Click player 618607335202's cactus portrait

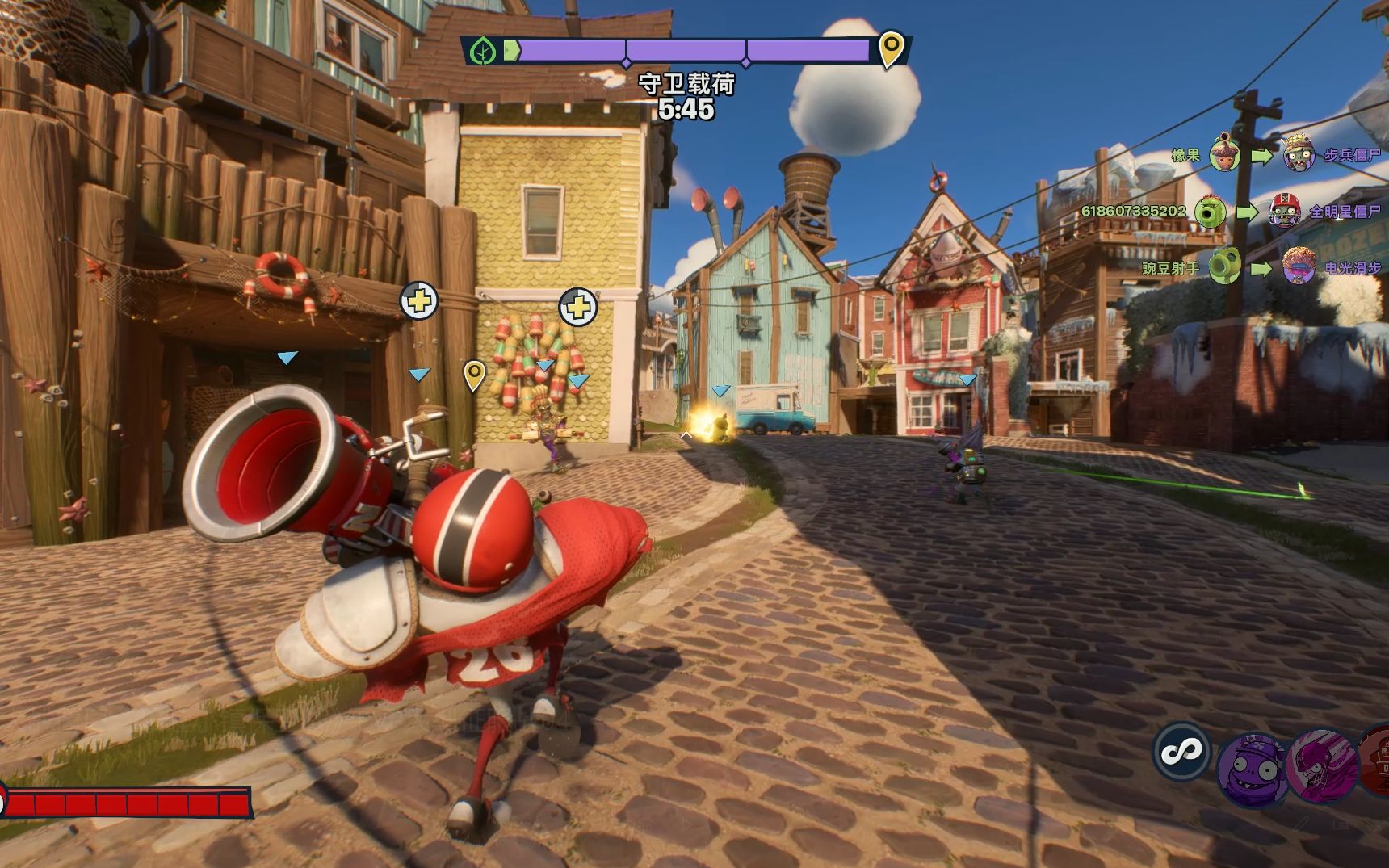click(1210, 212)
